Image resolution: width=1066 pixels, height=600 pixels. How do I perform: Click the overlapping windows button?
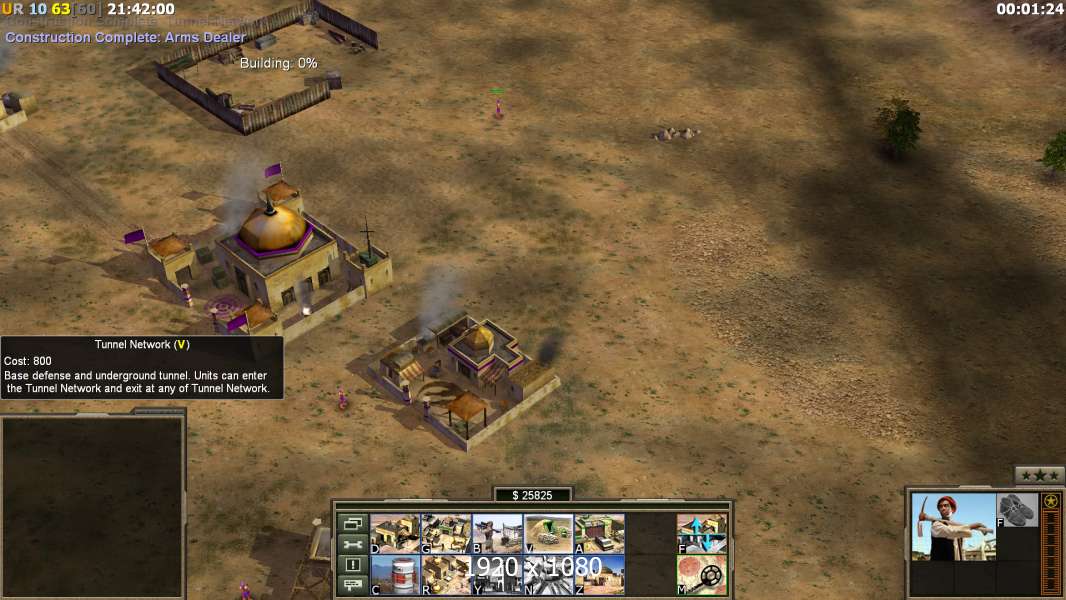(x=351, y=524)
